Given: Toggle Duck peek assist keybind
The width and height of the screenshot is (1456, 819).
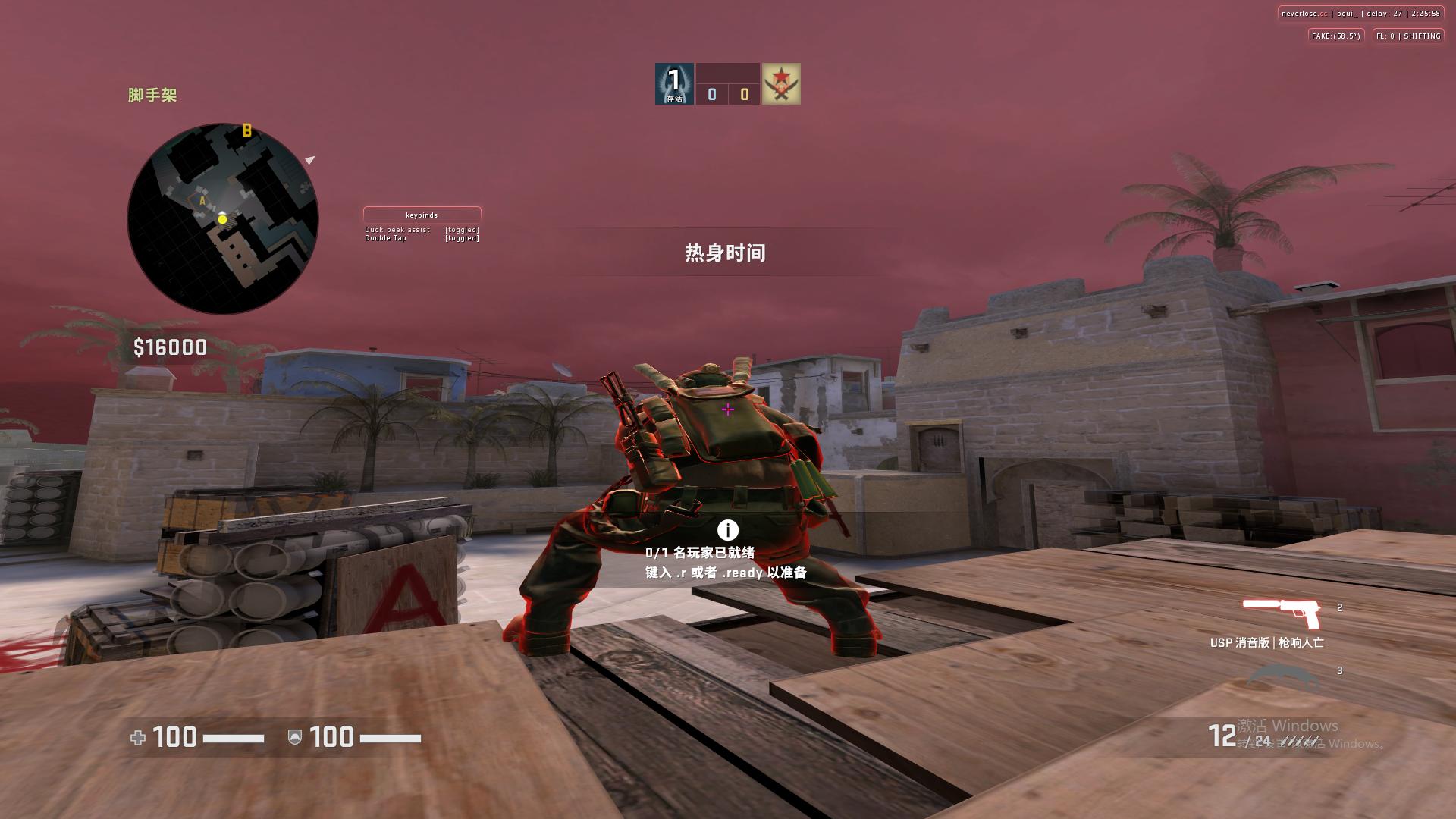Looking at the screenshot, I should (397, 229).
